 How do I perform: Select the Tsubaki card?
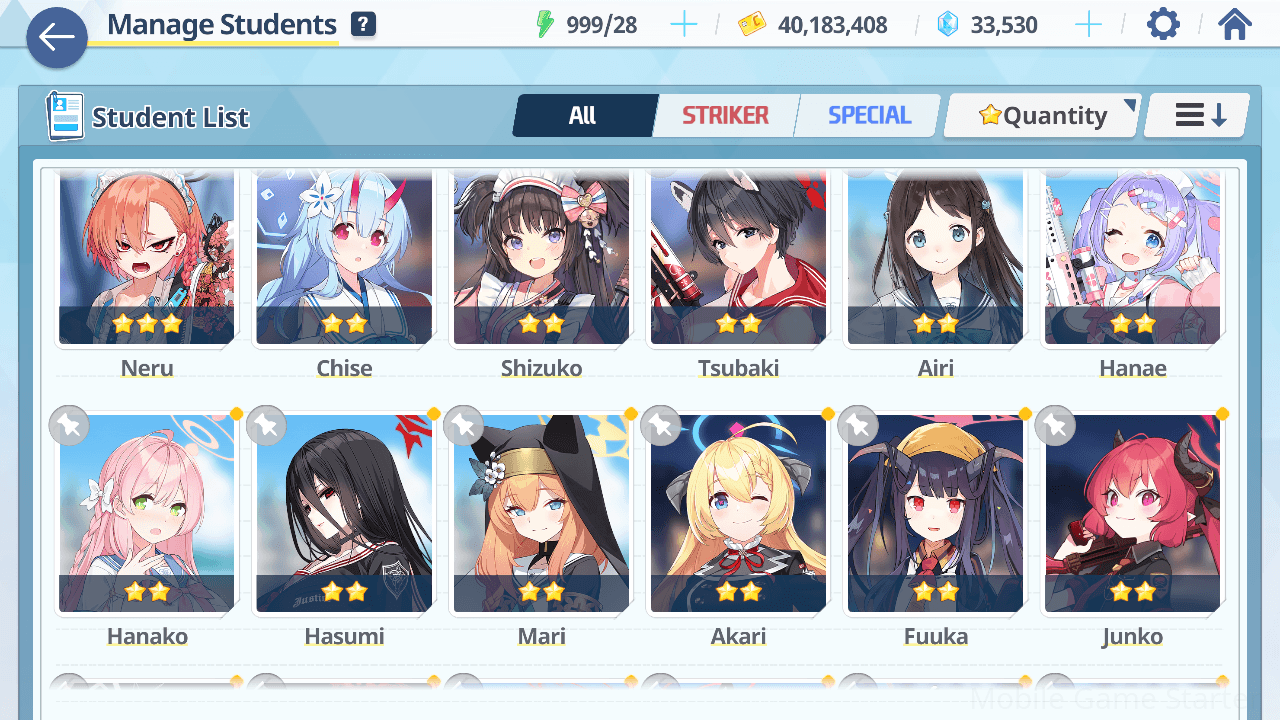tap(738, 258)
